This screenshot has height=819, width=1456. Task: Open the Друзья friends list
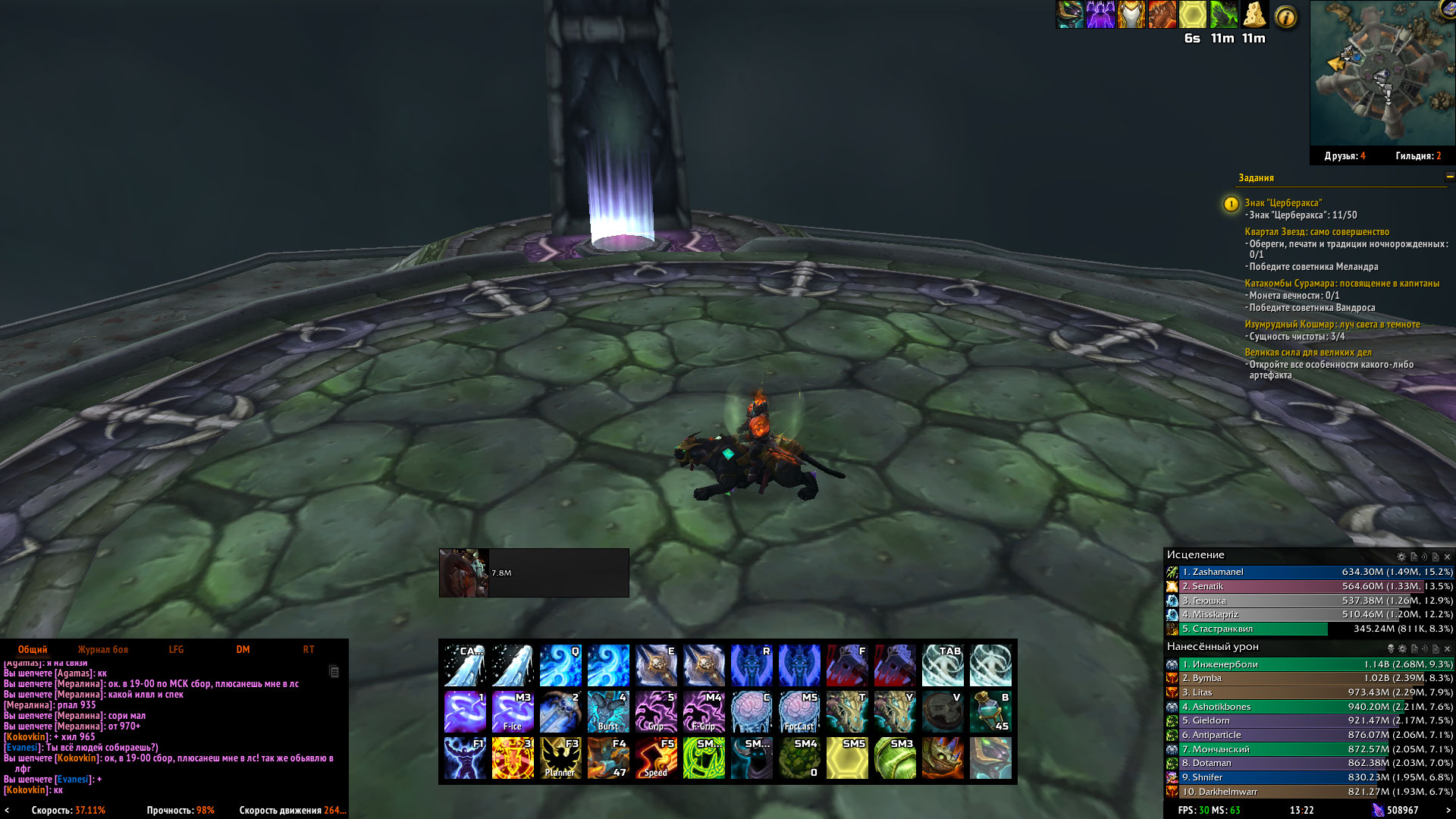pos(1345,156)
